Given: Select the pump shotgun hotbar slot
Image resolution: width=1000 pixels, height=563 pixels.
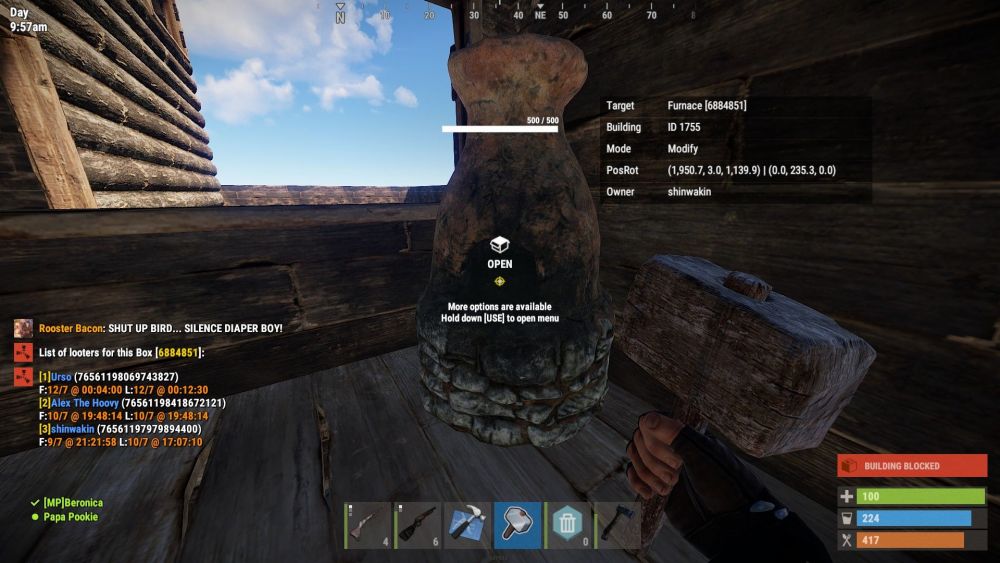Looking at the screenshot, I should click(x=418, y=526).
